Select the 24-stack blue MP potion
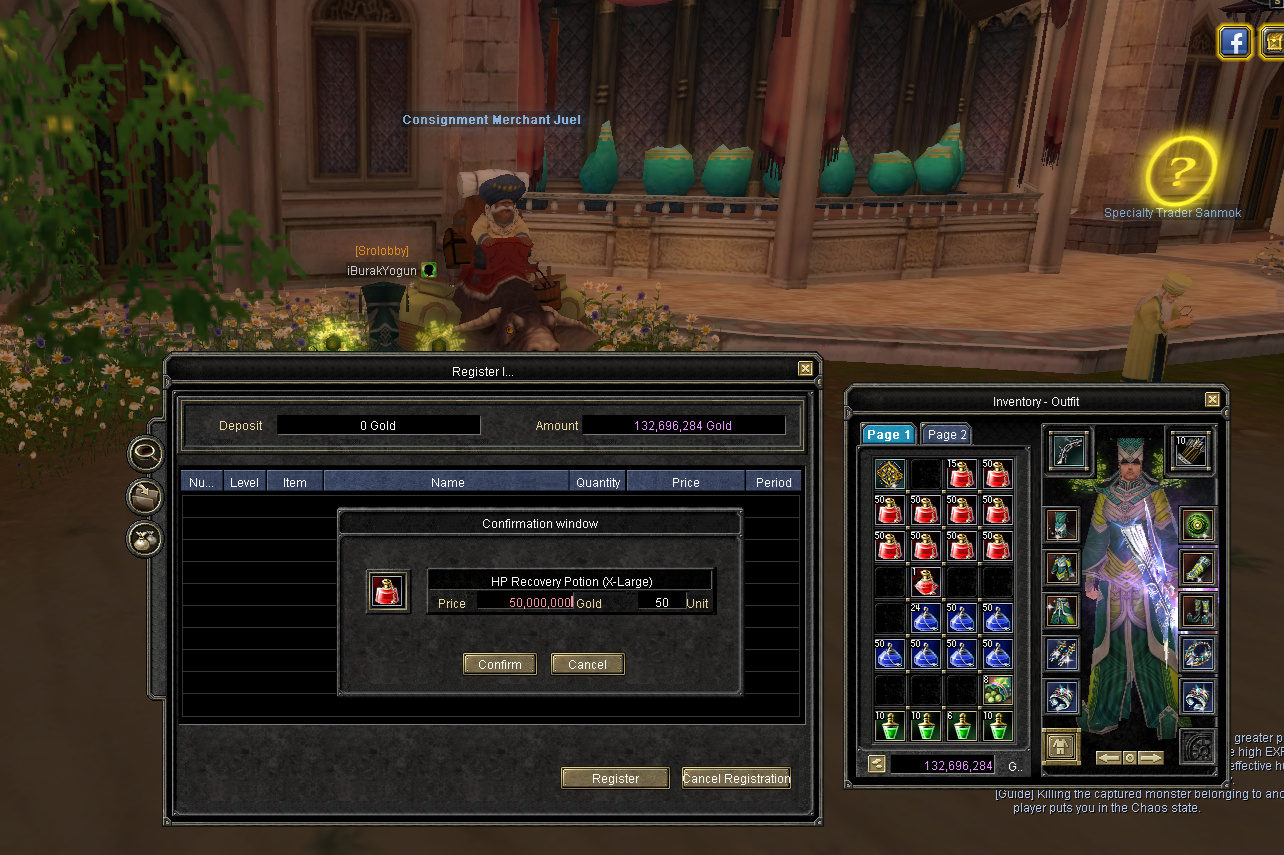 pos(925,618)
